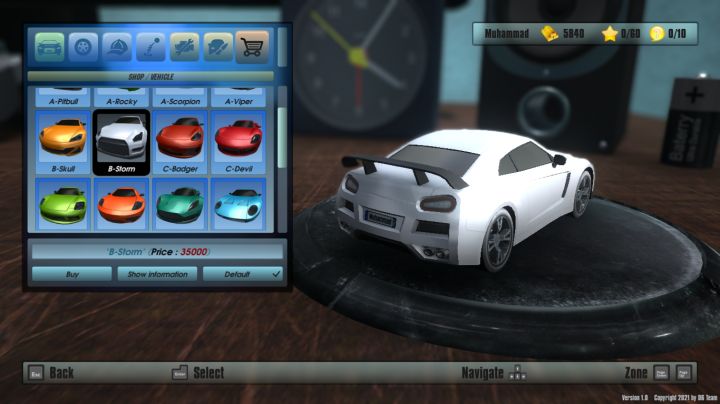
Task: Buy the B-Storm car
Action: (71, 273)
